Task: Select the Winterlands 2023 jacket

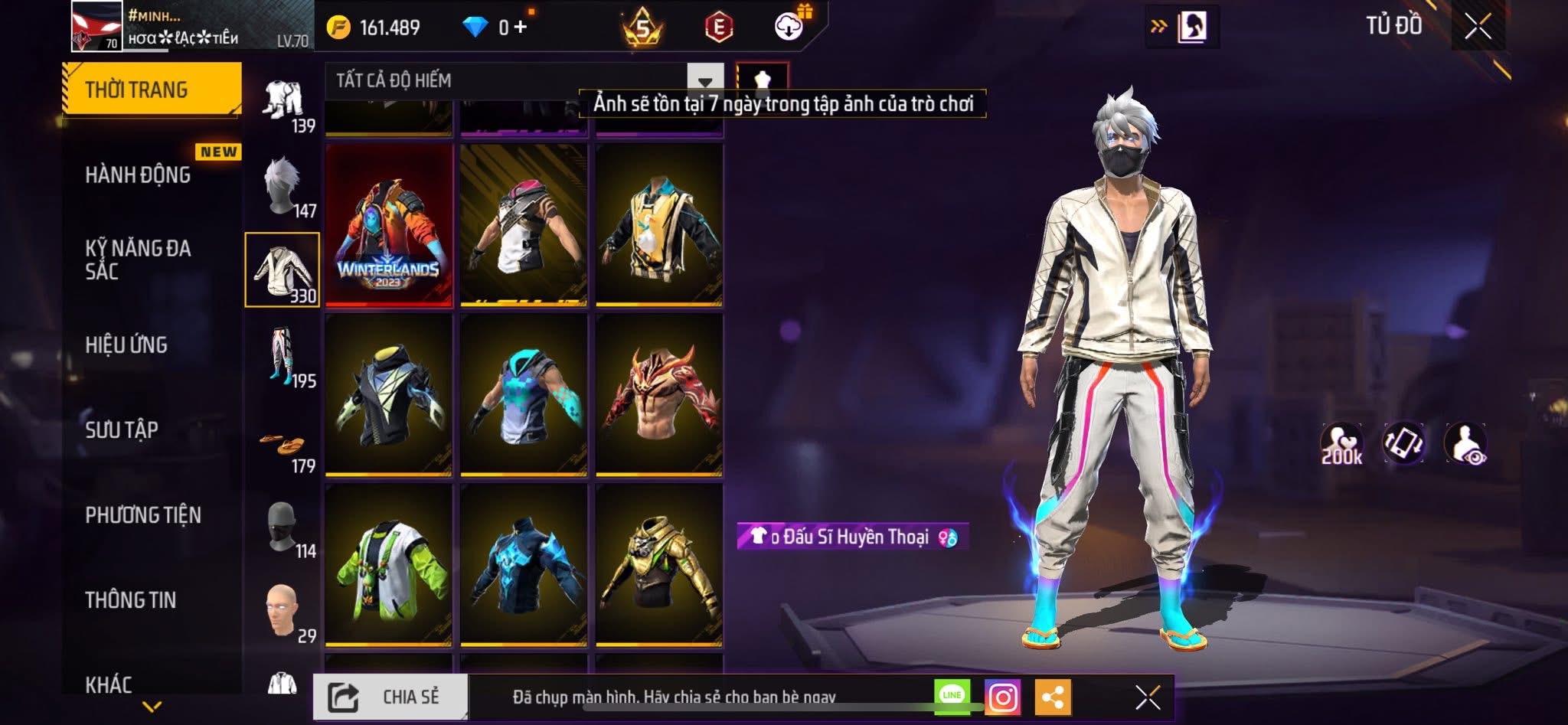Action: 389,226
